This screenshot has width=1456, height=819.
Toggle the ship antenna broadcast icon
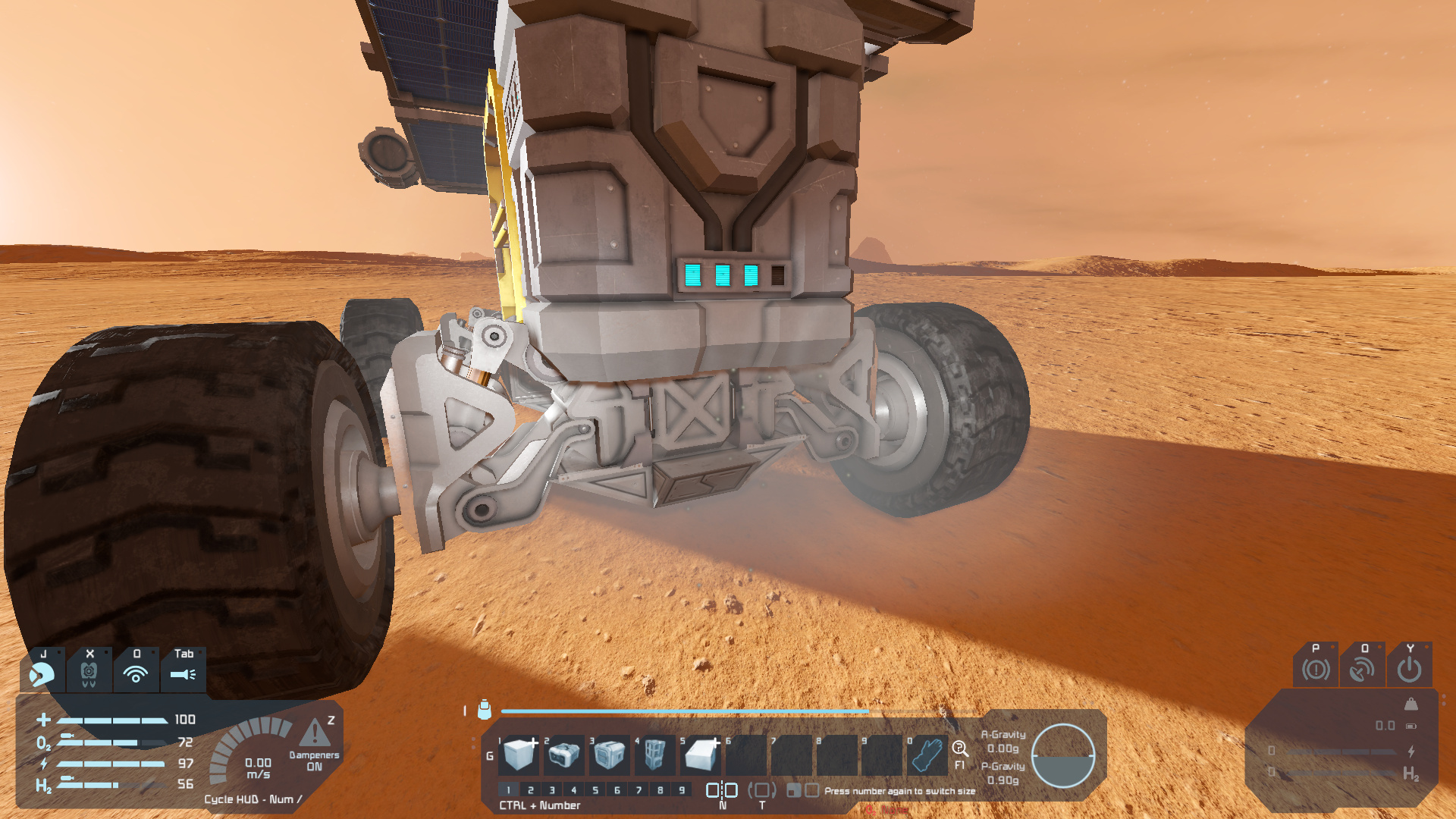point(1362,670)
